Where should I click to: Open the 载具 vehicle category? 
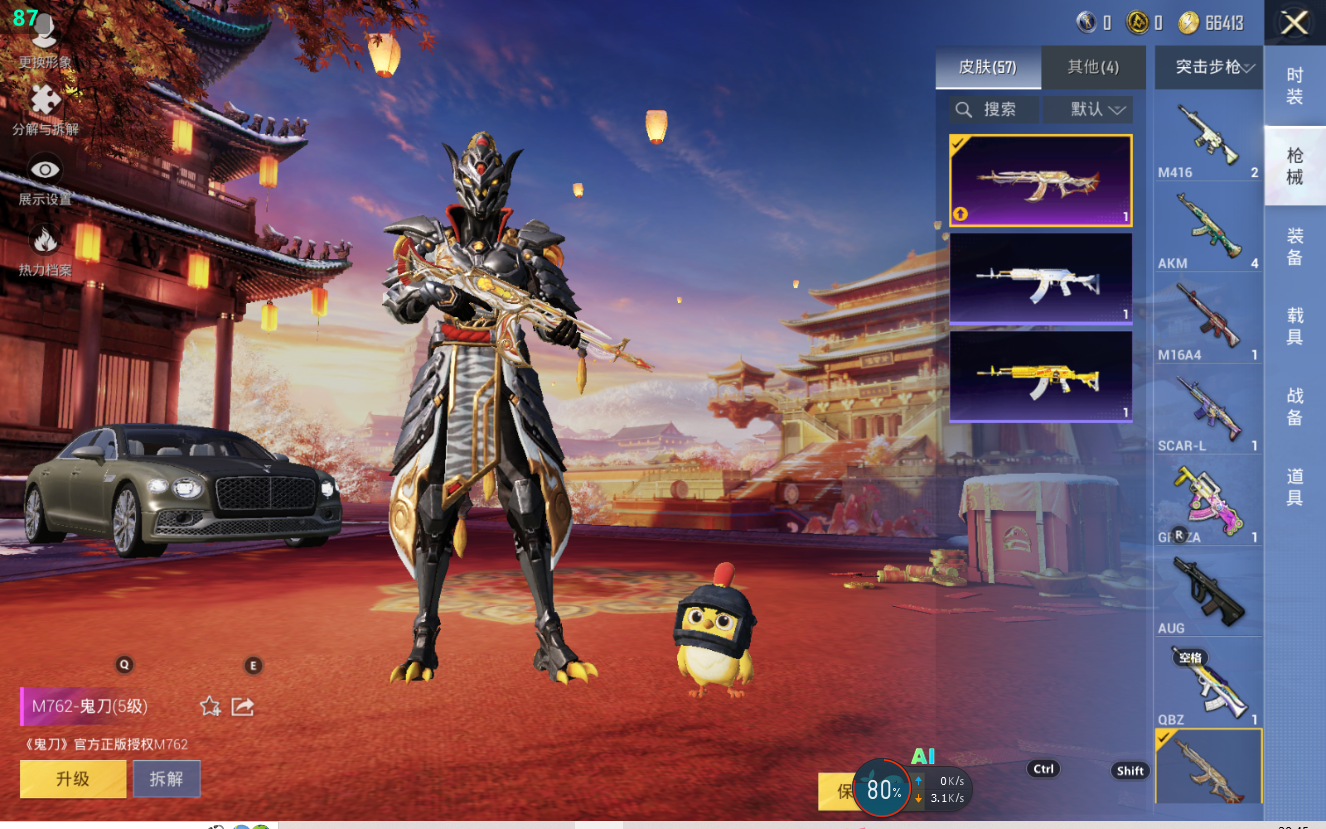[x=1295, y=327]
